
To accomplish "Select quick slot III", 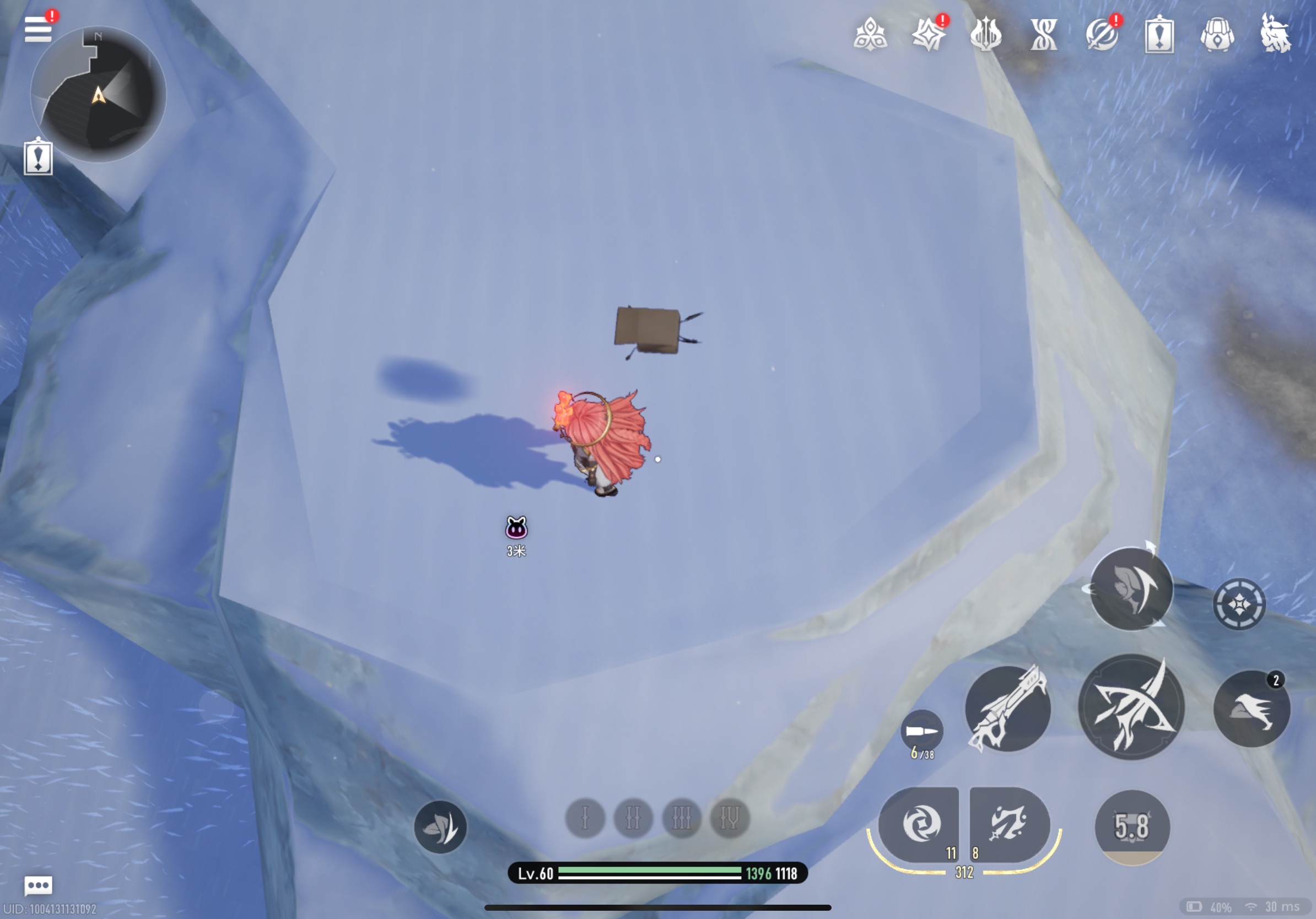I will click(x=682, y=818).
